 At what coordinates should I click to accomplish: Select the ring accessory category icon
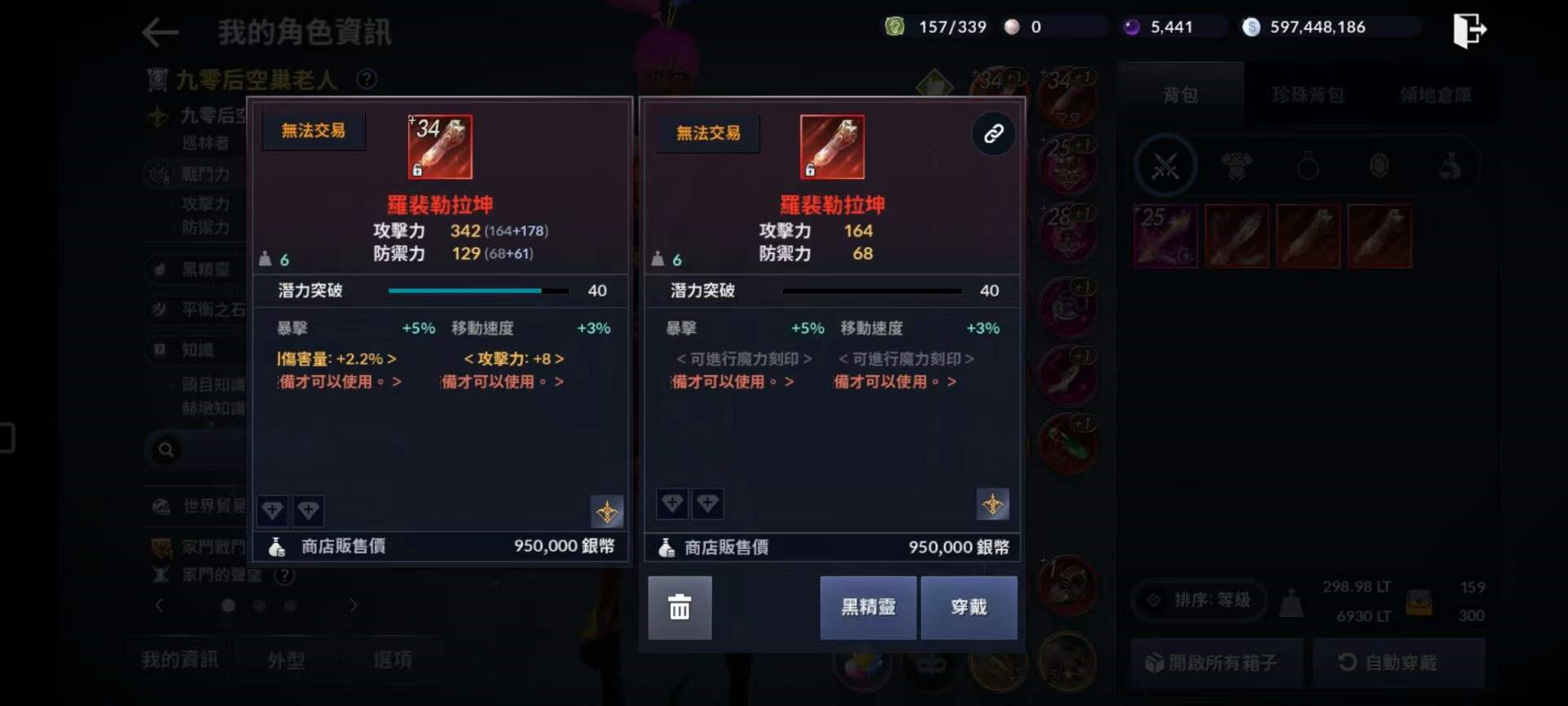coord(1307,165)
